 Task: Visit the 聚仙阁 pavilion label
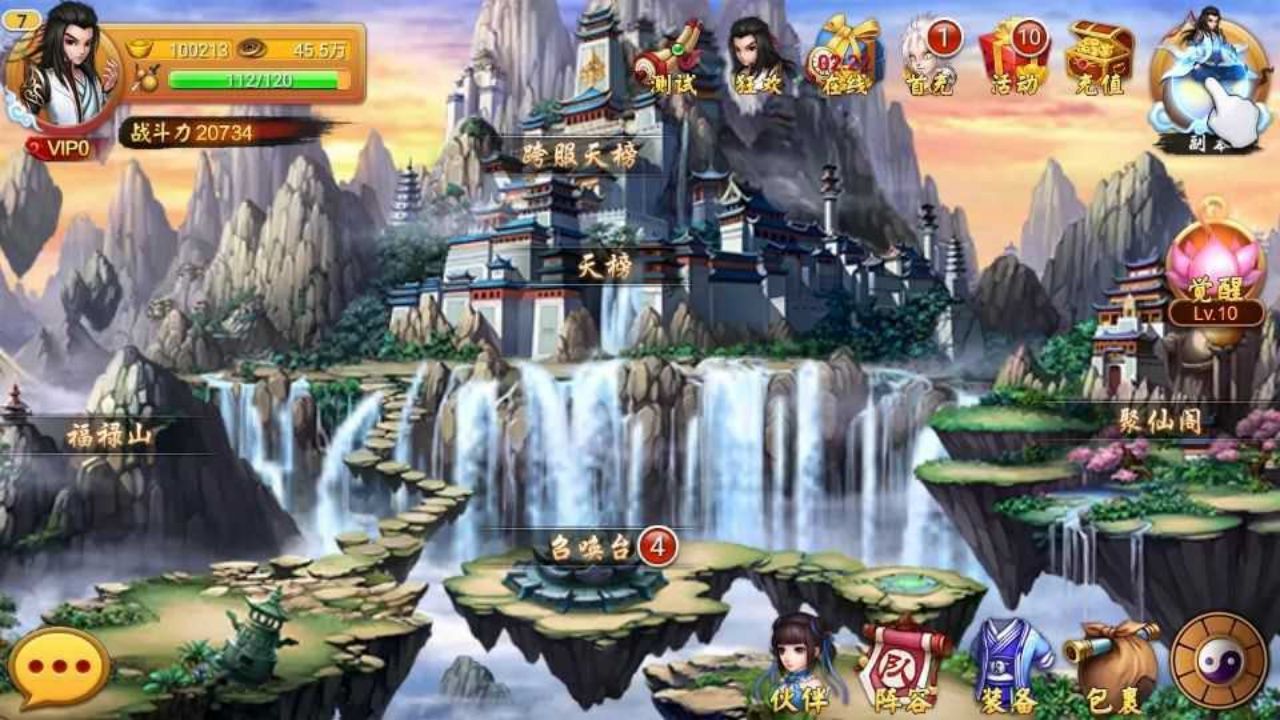tap(1159, 421)
